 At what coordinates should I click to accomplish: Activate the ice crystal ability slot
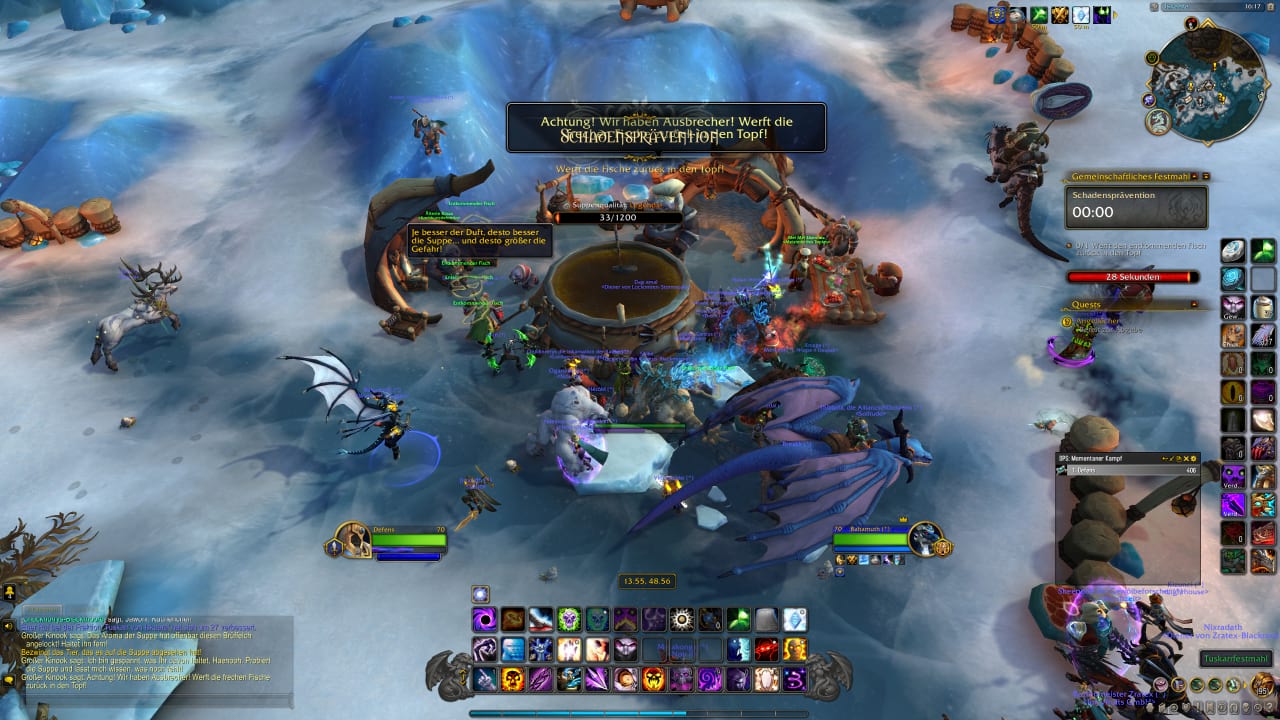(794, 620)
